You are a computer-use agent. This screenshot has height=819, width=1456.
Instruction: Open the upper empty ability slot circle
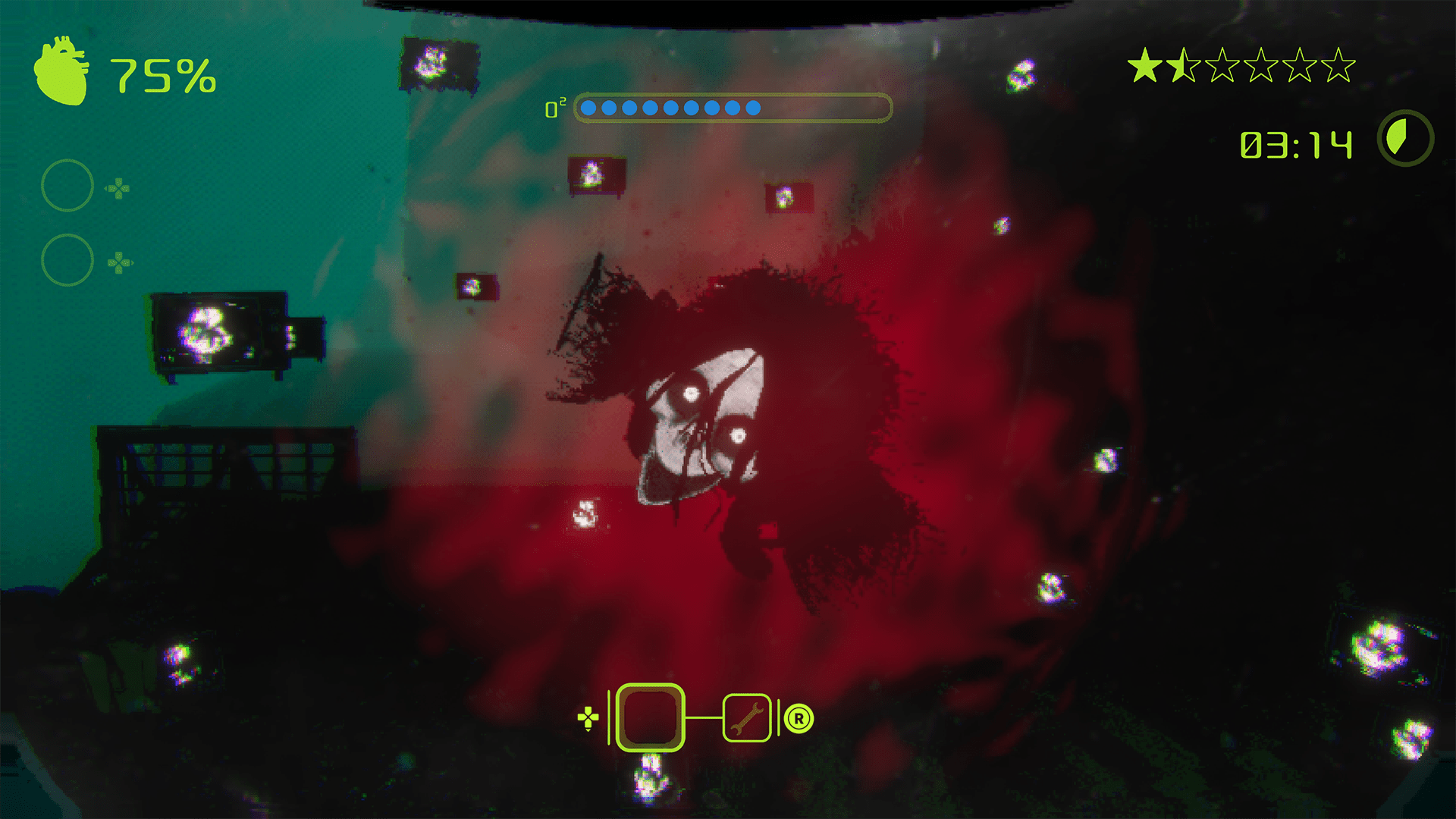tap(66, 184)
